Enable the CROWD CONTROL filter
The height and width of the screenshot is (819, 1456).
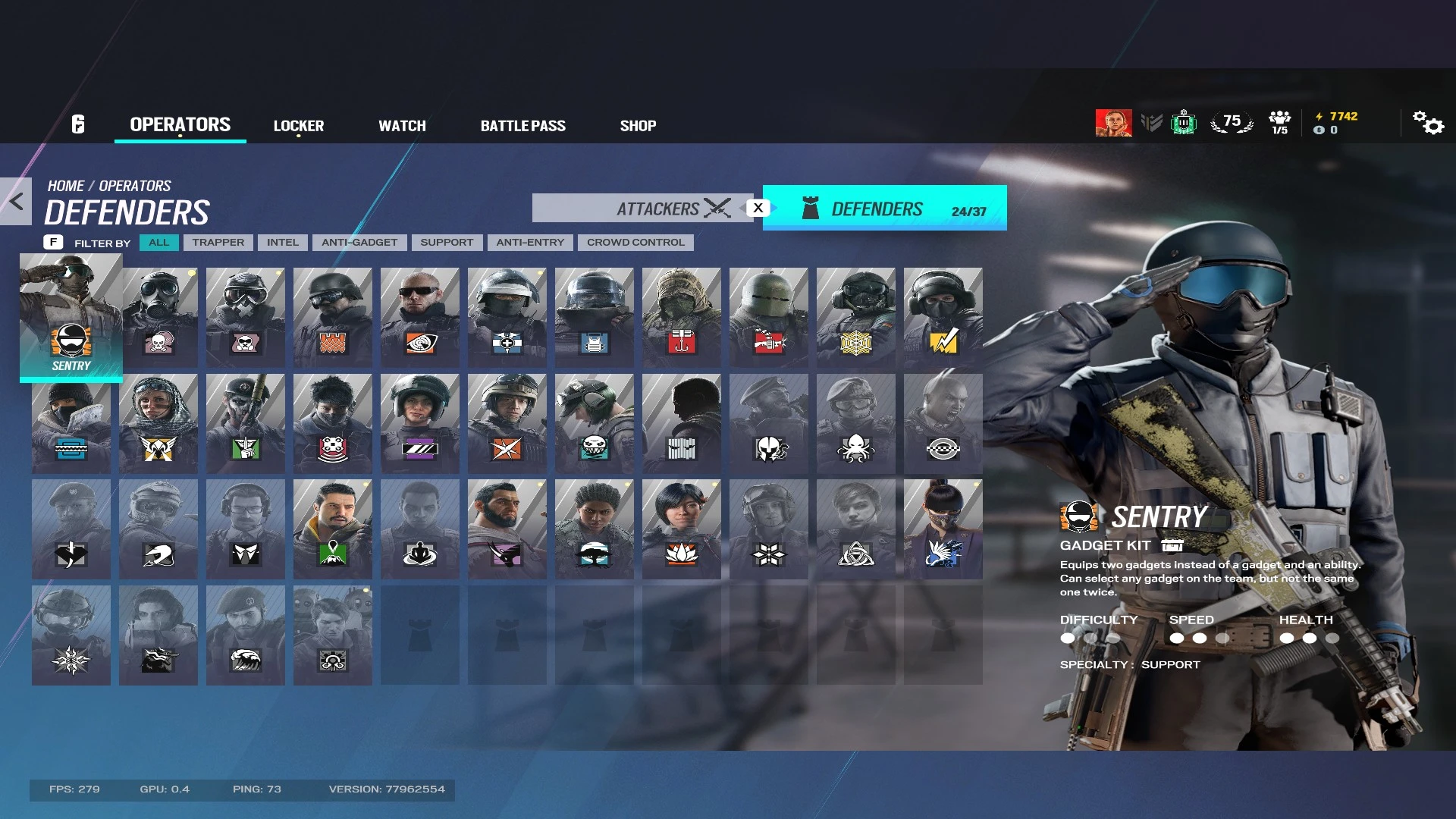[635, 242]
